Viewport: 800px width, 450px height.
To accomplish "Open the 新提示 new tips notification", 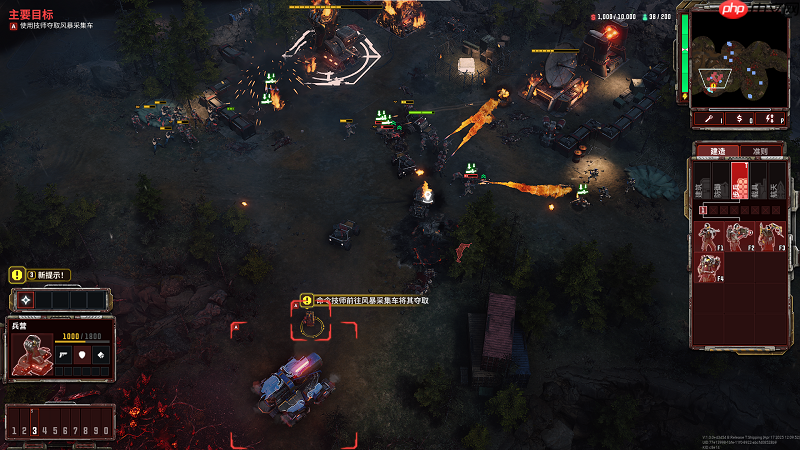I will (x=40, y=275).
